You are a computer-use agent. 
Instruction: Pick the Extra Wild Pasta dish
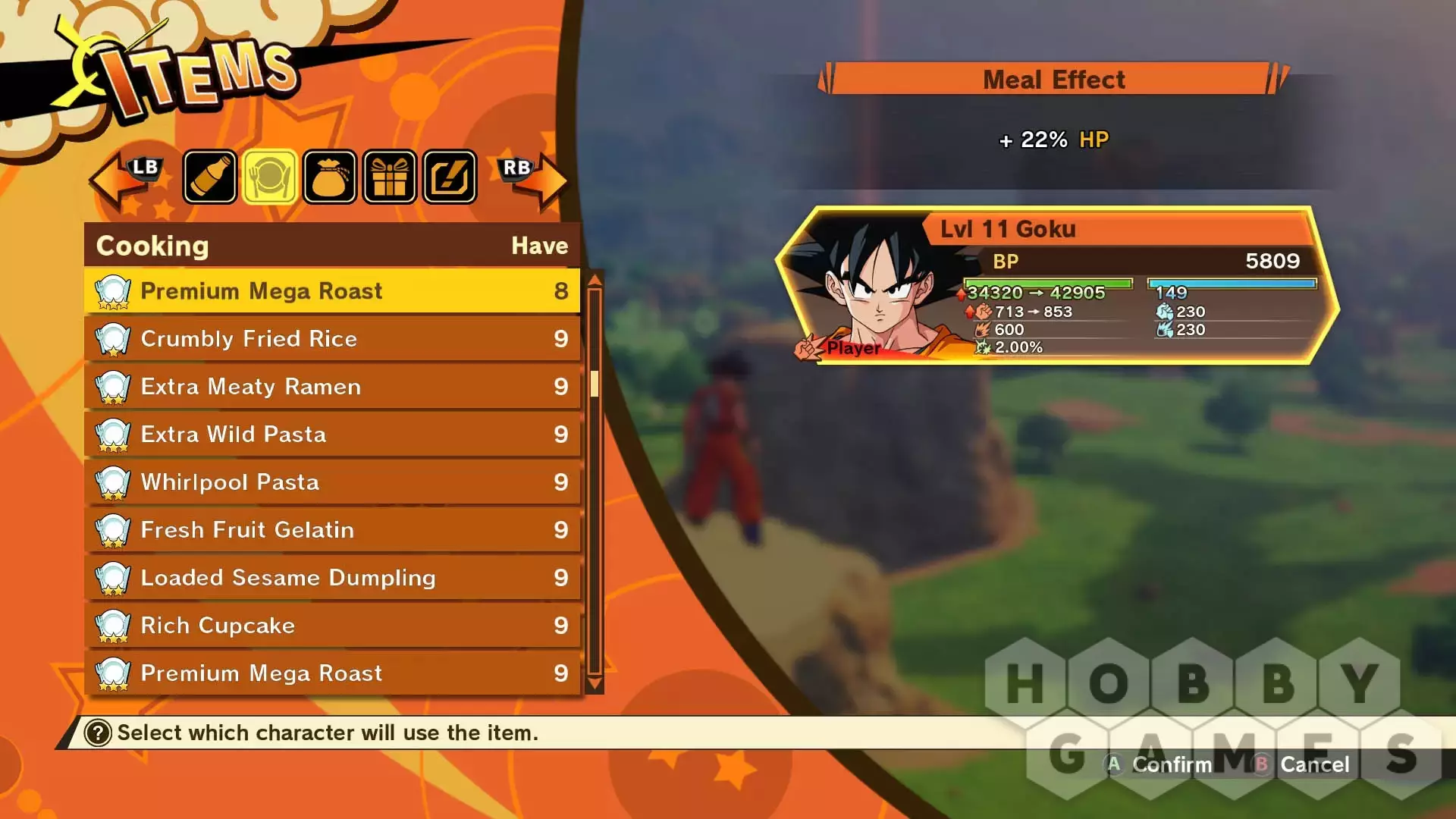pyautogui.click(x=332, y=435)
